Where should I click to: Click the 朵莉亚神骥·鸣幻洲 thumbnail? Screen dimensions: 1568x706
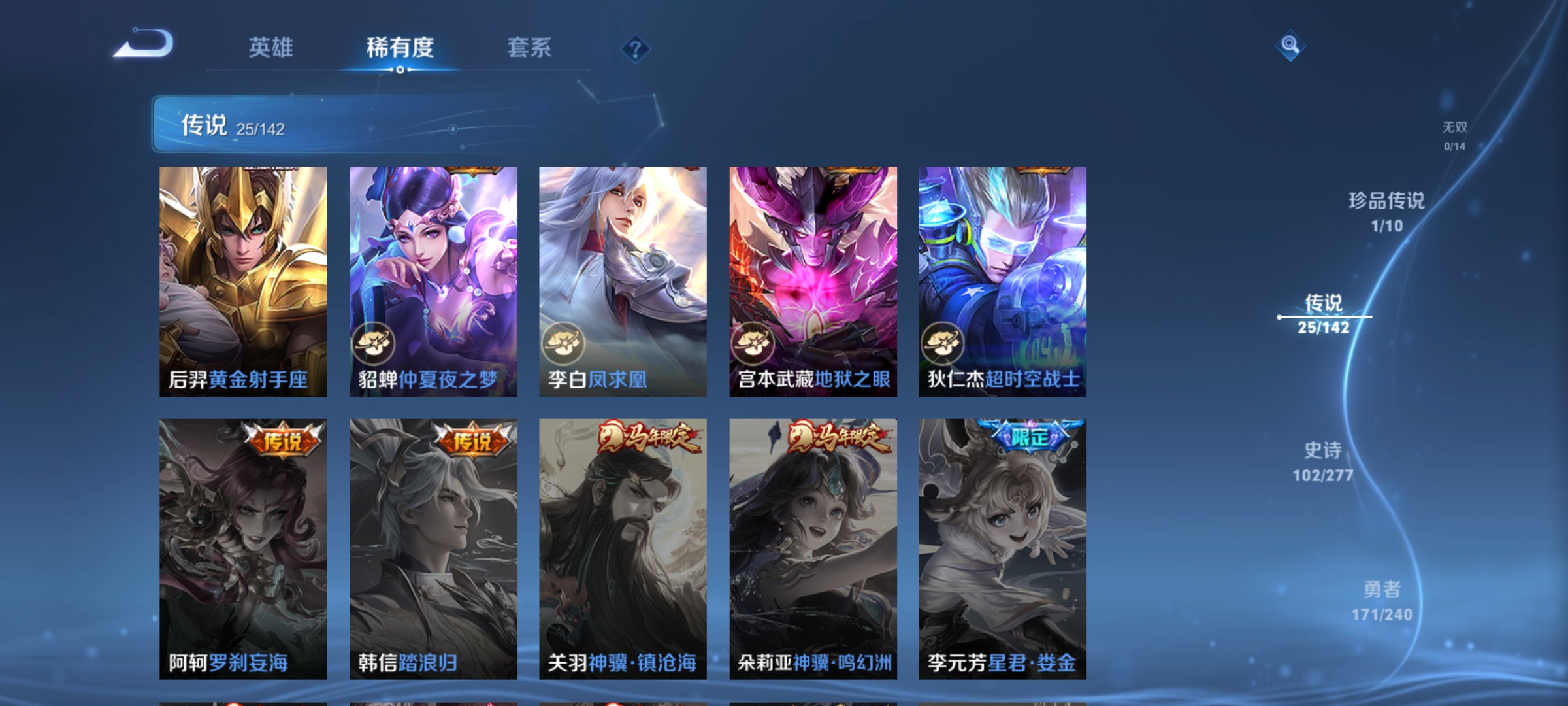(813, 549)
